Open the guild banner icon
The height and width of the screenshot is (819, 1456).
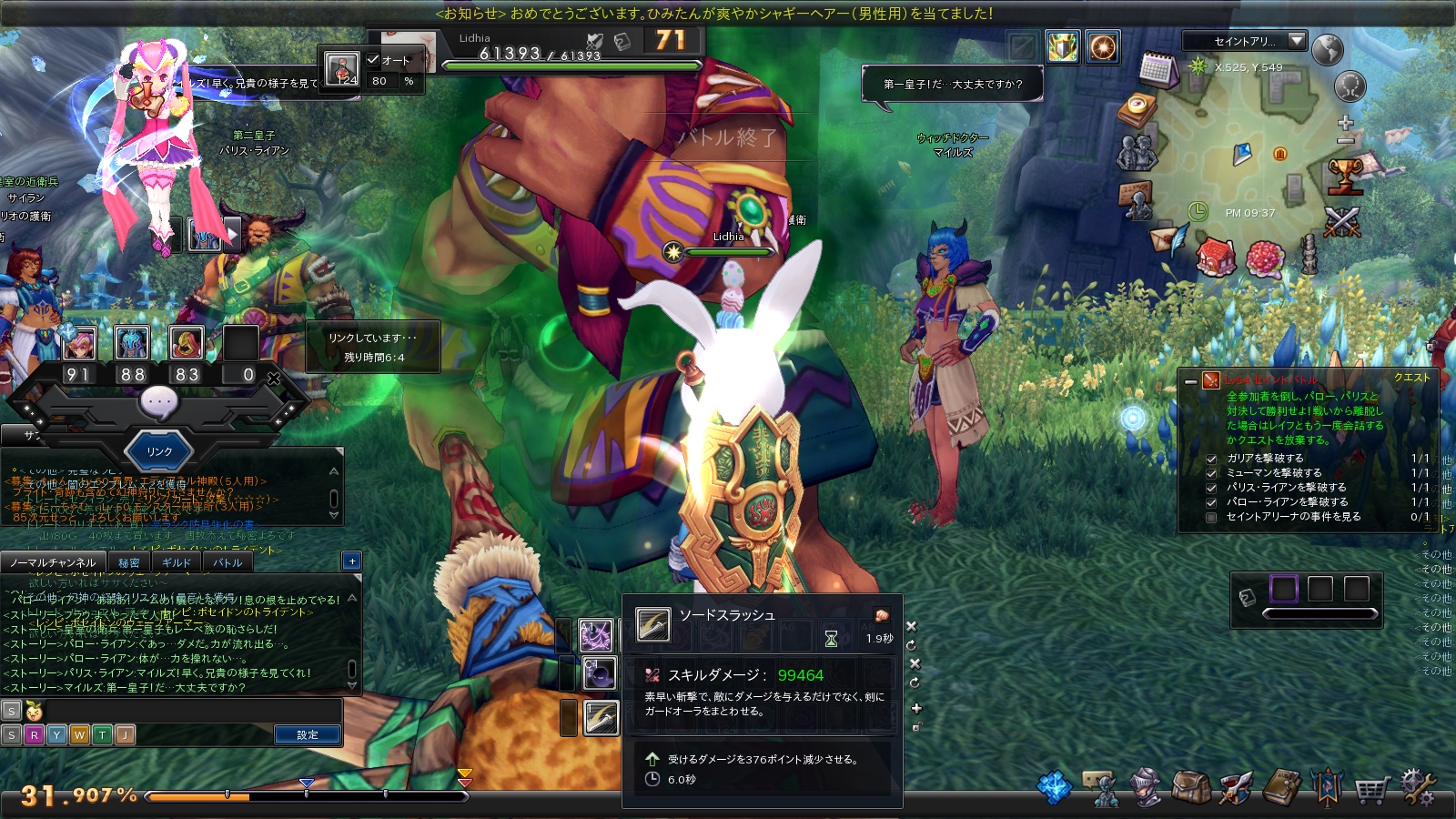[x=1327, y=788]
